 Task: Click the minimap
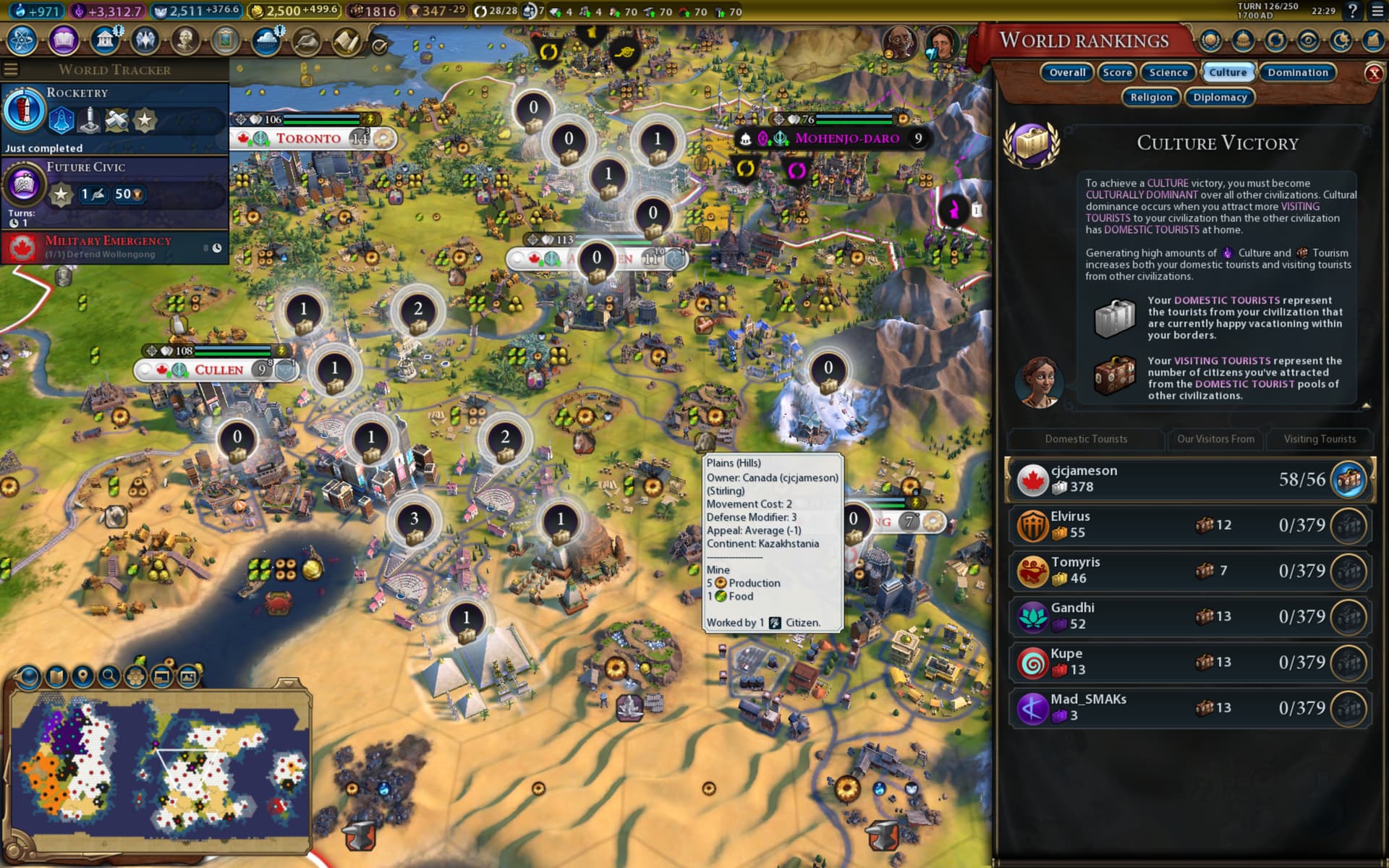click(x=159, y=770)
